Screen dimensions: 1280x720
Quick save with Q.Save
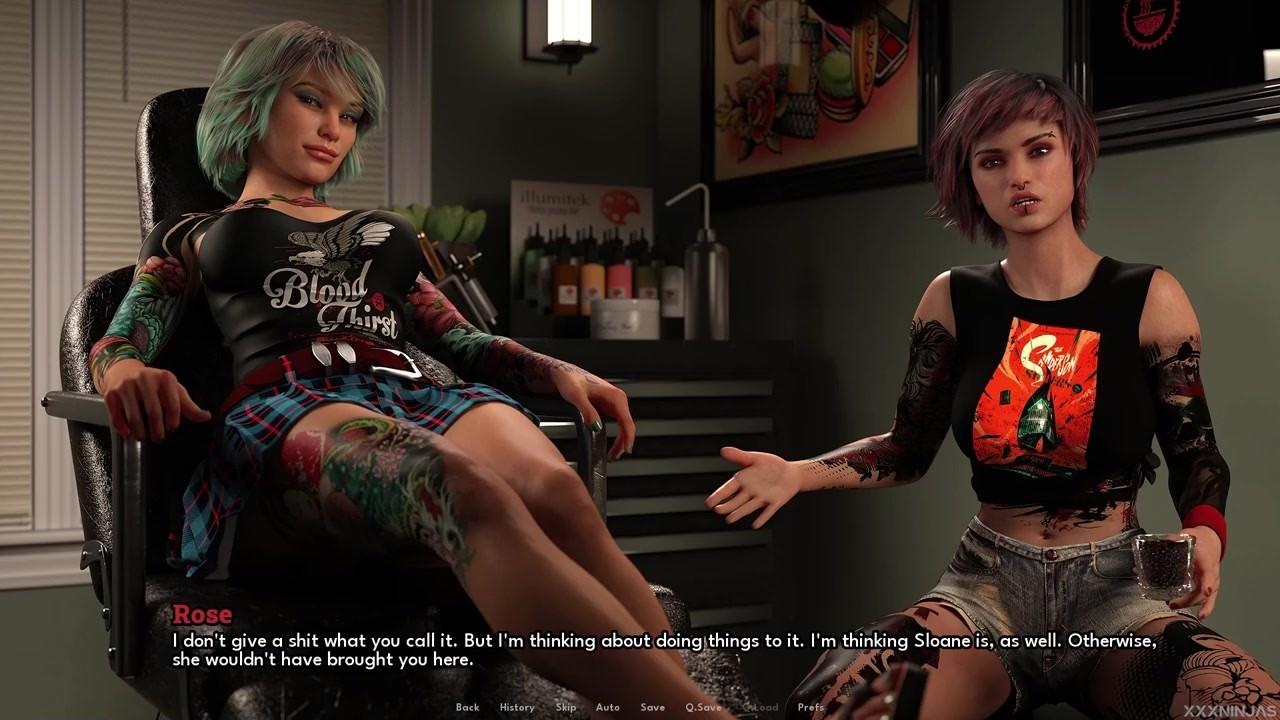tap(703, 707)
